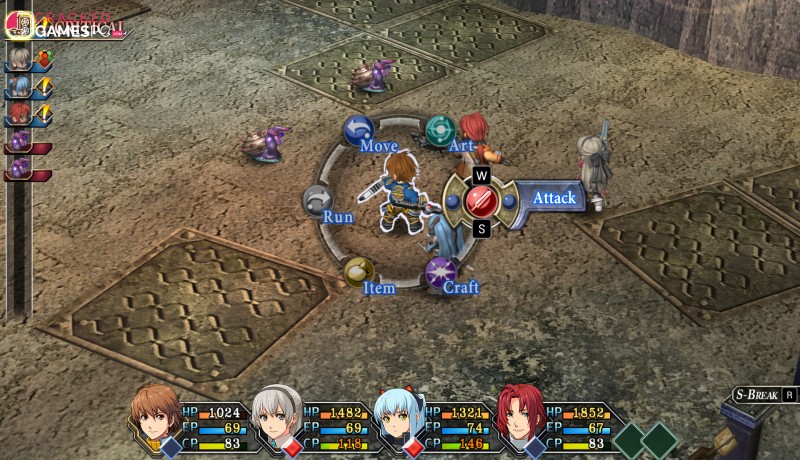800x460 pixels.
Task: Activate the S-Break button
Action: click(x=765, y=394)
